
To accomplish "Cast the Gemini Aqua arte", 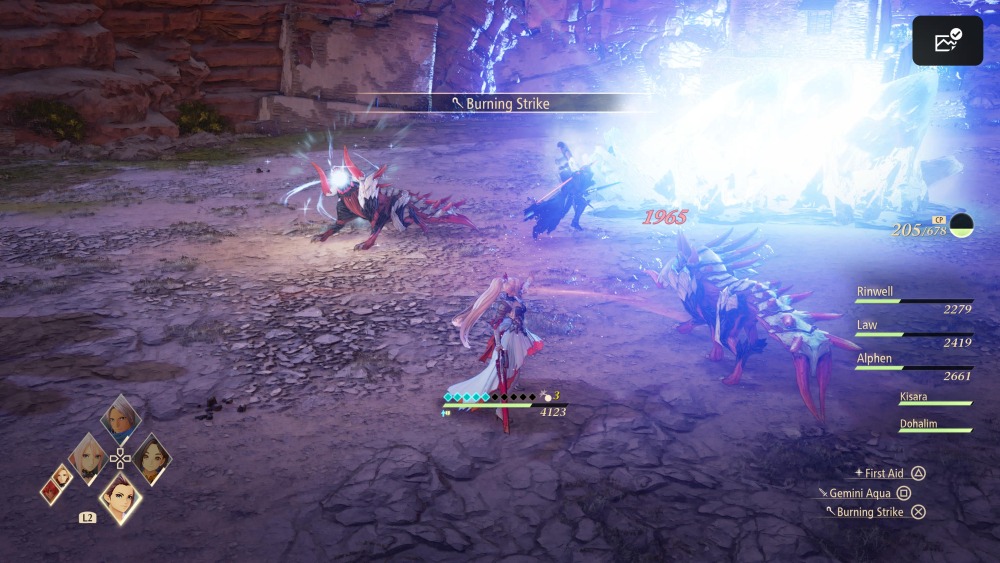I will [x=862, y=493].
